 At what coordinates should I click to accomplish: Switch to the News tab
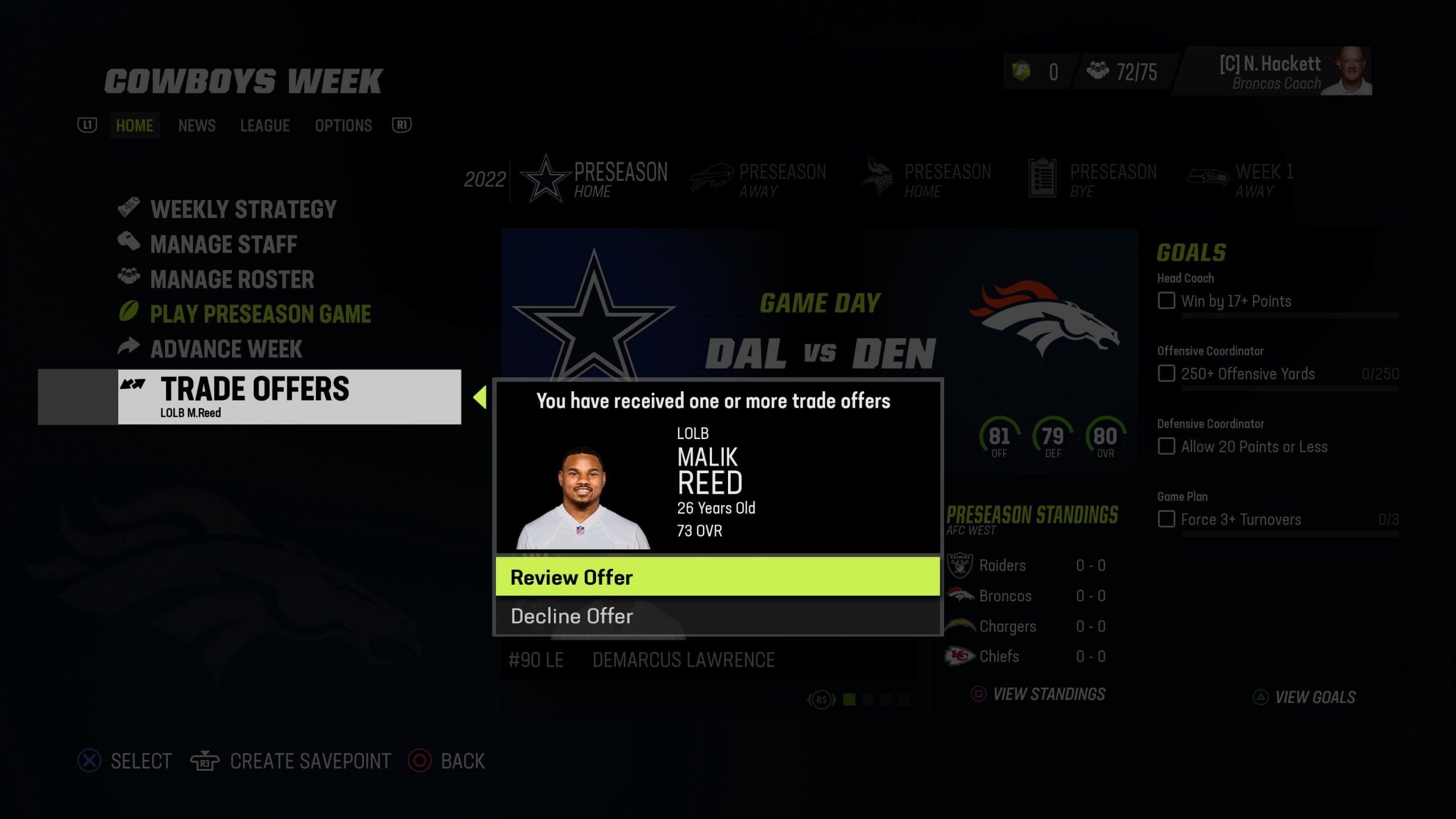(197, 126)
